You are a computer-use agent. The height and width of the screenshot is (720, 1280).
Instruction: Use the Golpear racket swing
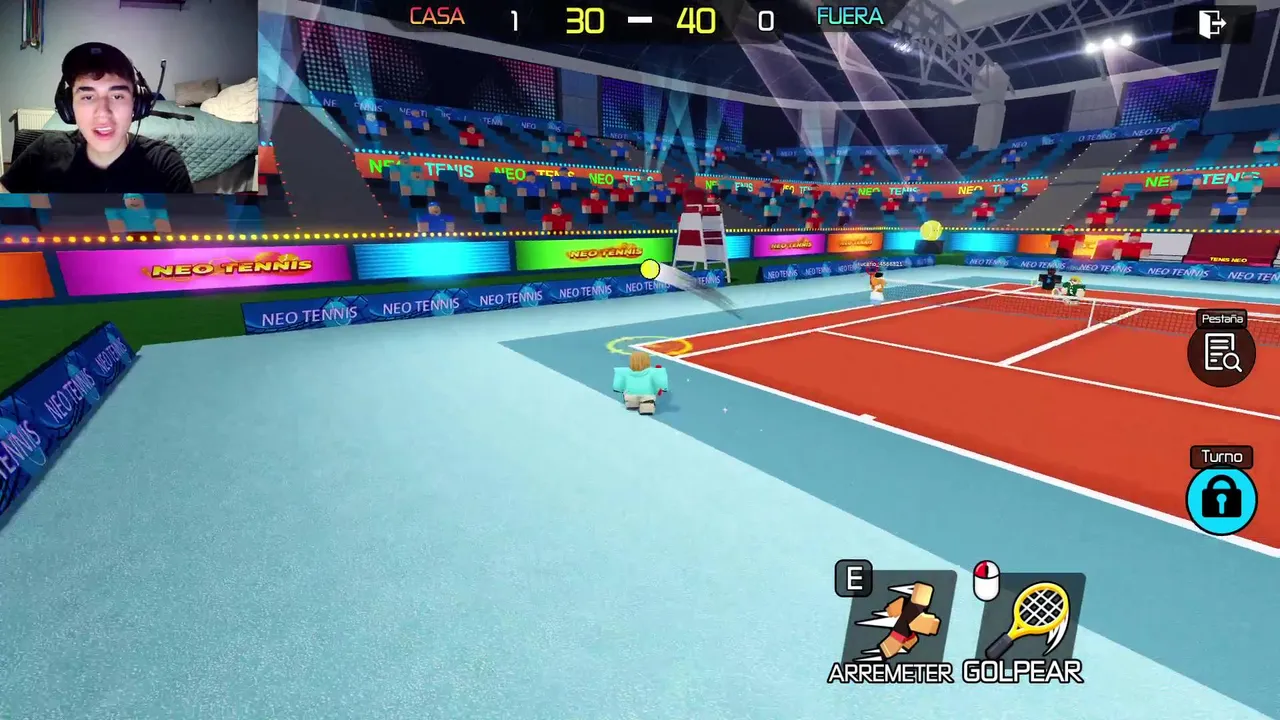(x=1031, y=622)
